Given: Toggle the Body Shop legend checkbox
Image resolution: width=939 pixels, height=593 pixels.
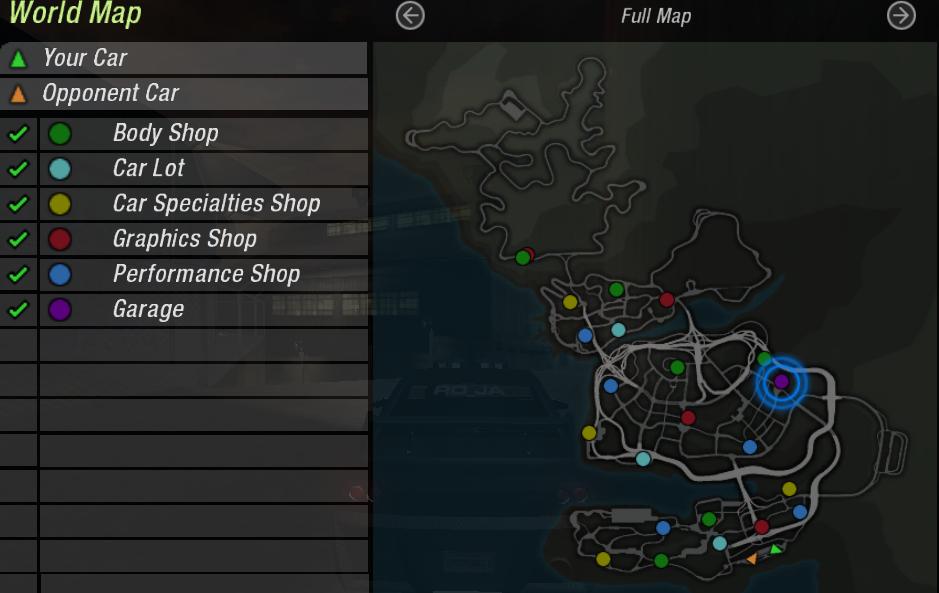Looking at the screenshot, I should tap(17, 133).
